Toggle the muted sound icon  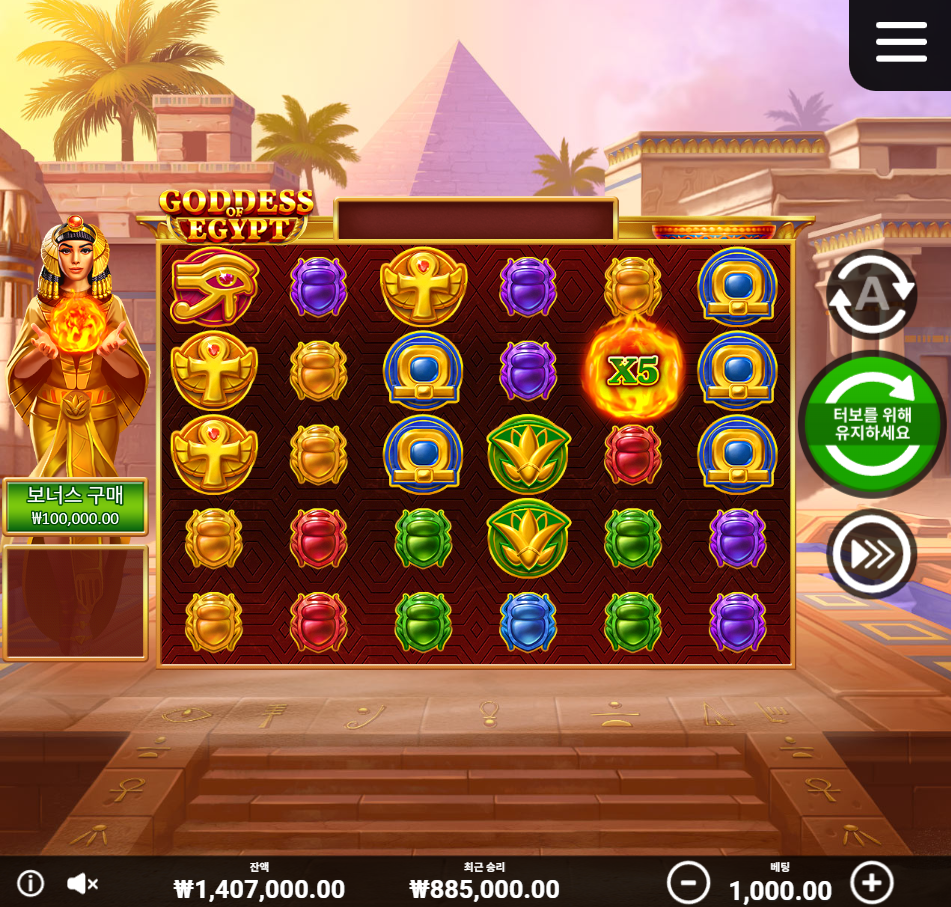point(82,883)
